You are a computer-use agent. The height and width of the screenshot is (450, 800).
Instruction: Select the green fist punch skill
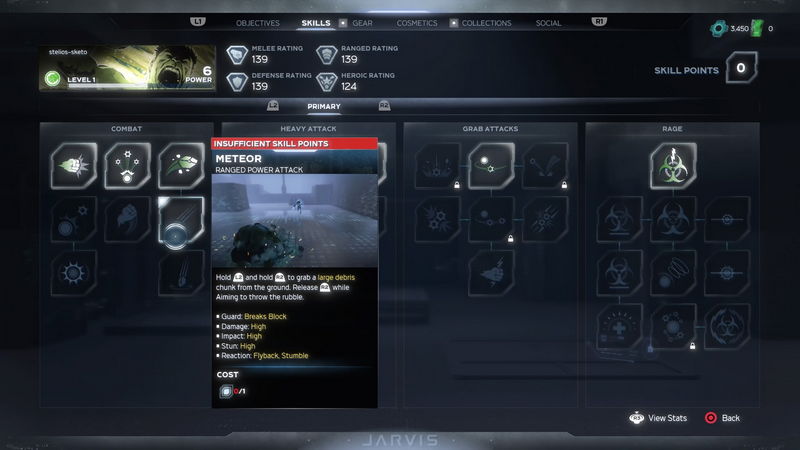click(x=75, y=166)
